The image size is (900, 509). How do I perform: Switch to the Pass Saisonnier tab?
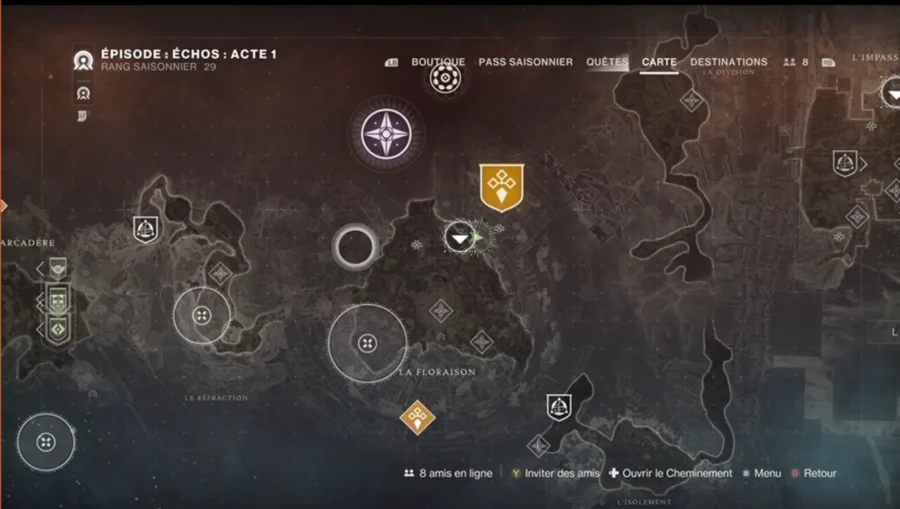pos(525,62)
